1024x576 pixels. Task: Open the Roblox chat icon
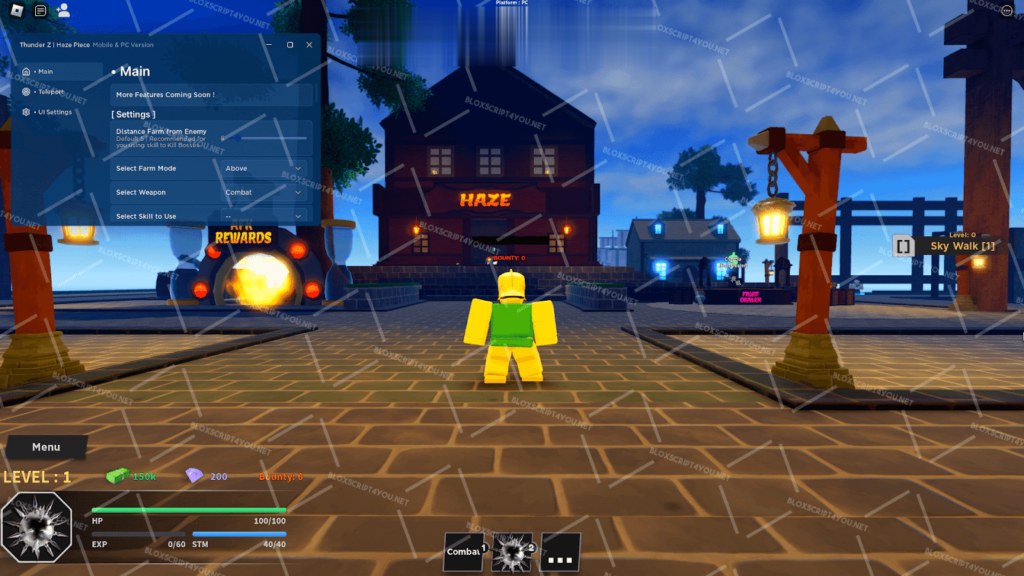(40, 11)
